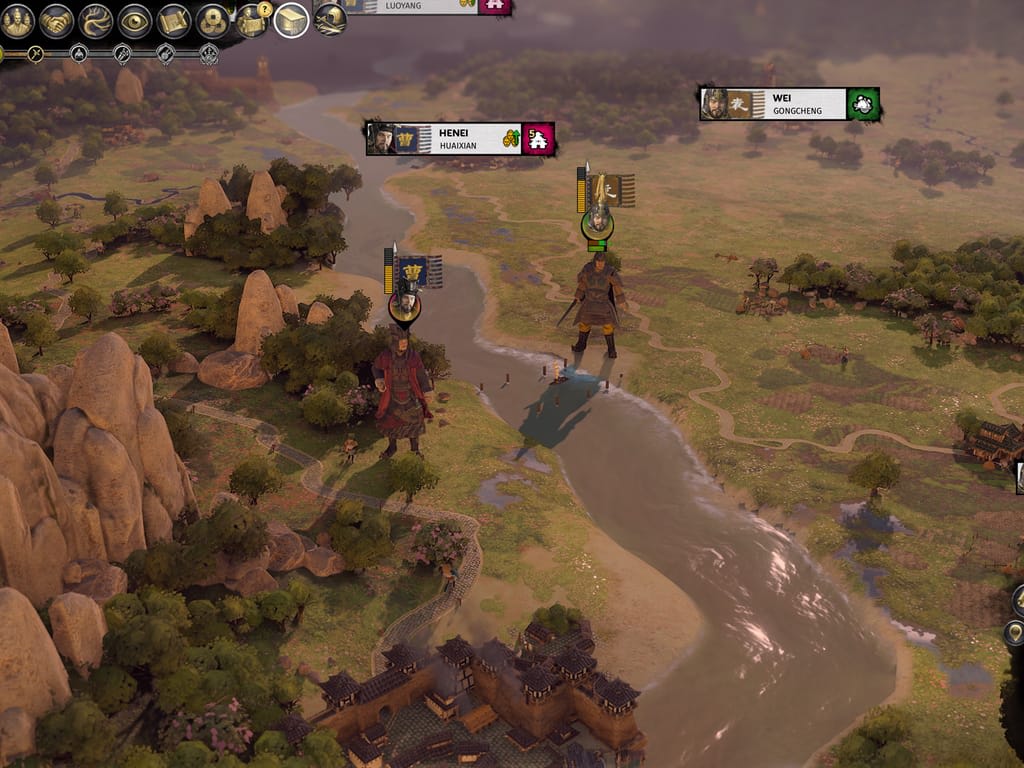Click the location pin button
Image resolution: width=1024 pixels, height=768 pixels.
tap(1016, 632)
